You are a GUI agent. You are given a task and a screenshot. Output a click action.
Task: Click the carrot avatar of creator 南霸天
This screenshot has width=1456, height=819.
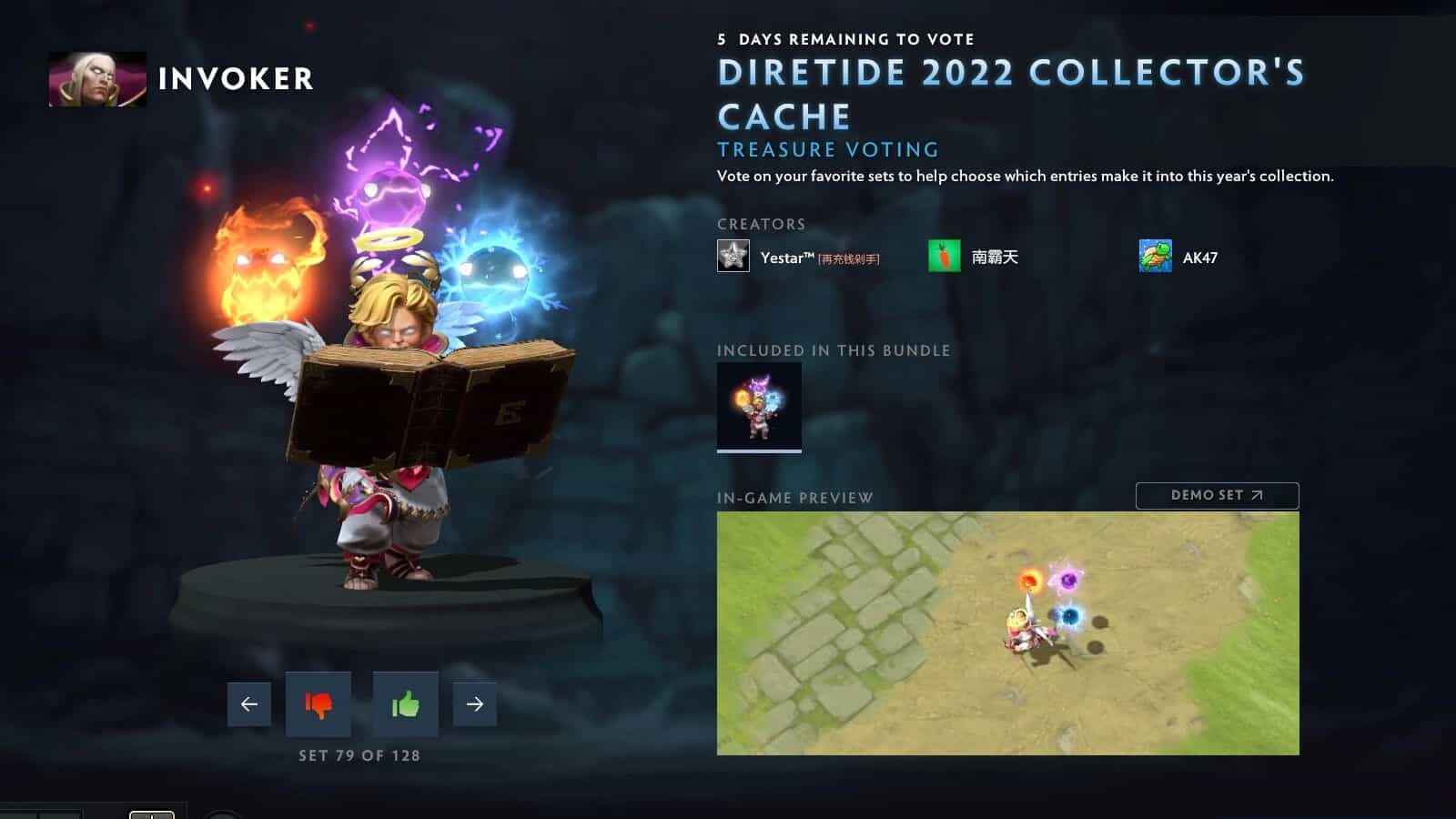(945, 258)
